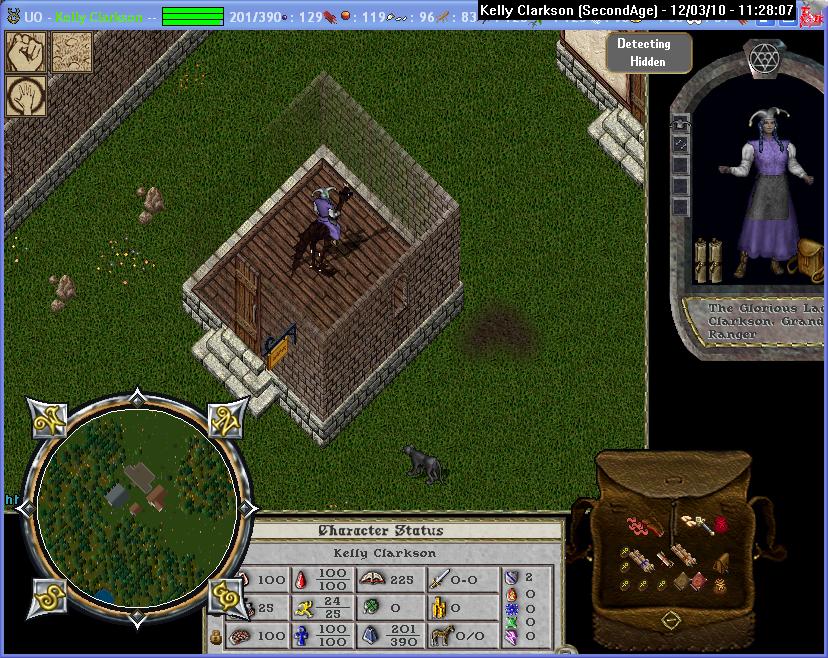The height and width of the screenshot is (658, 828).
Task: Open the backpack on the paperdoll
Action: point(810,257)
